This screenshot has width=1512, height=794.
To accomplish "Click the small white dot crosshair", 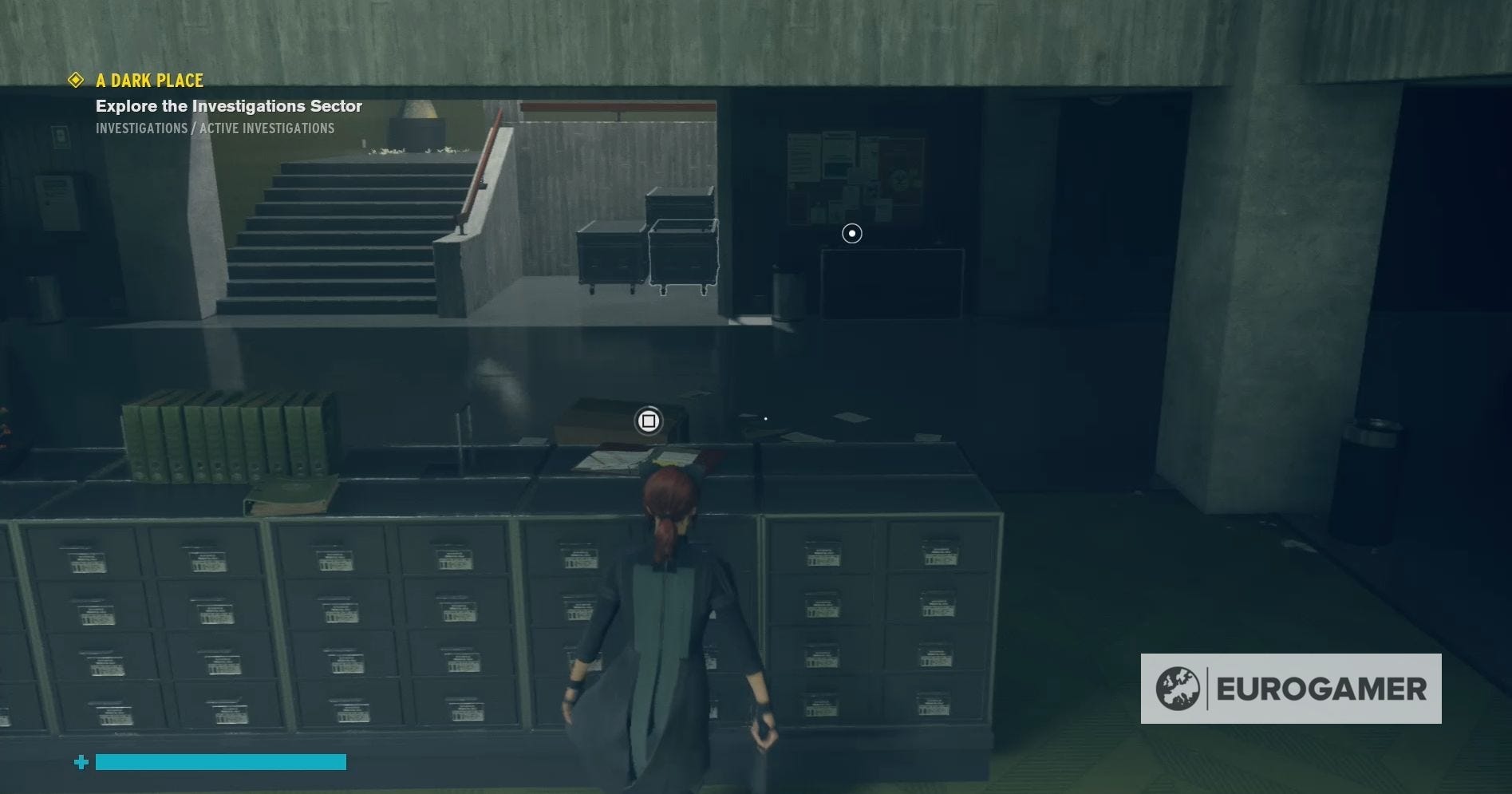I will click(765, 417).
